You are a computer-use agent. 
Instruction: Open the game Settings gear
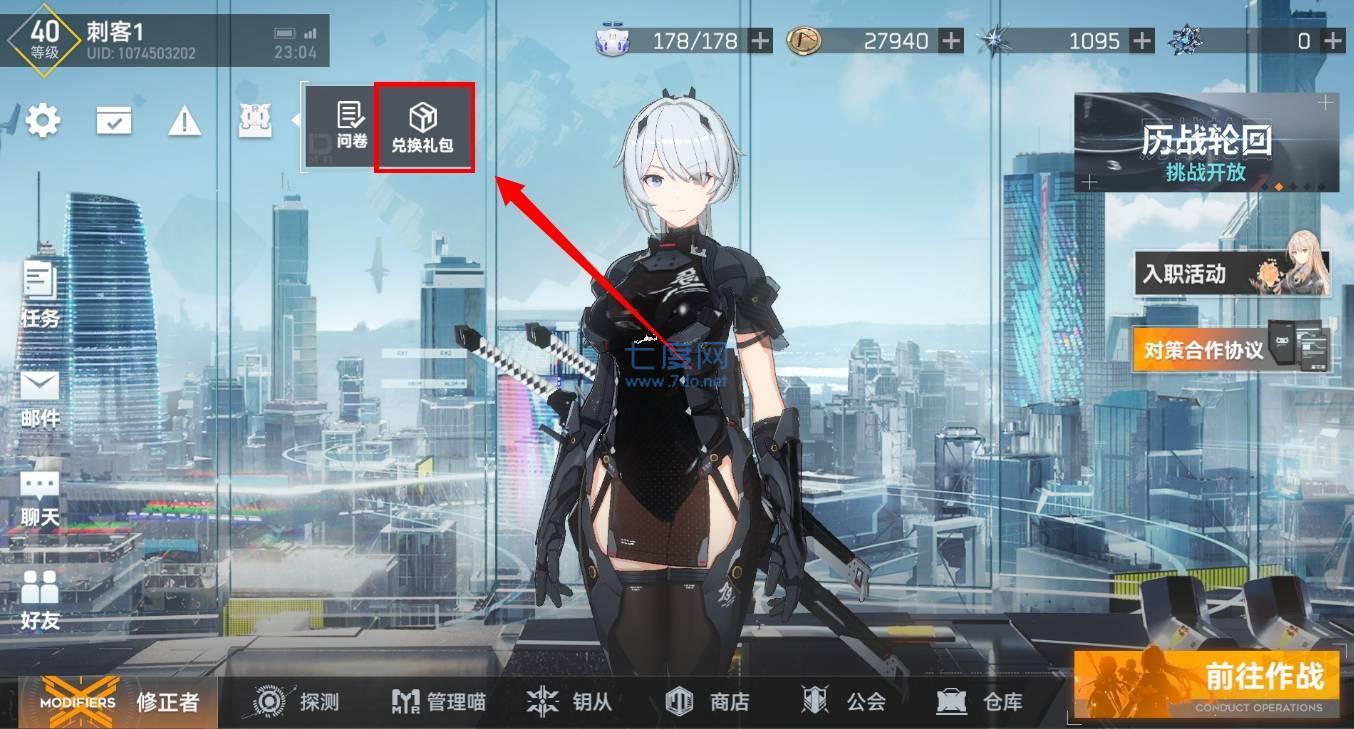(42, 121)
